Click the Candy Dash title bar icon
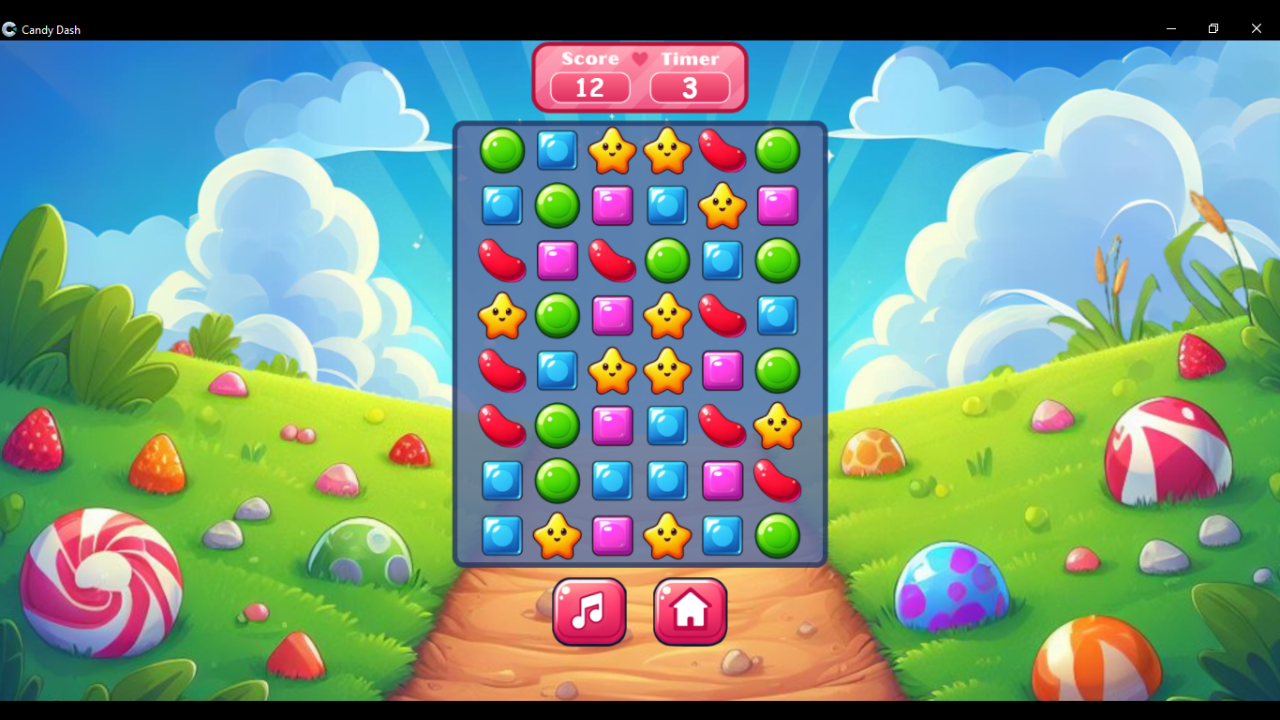Viewport: 1280px width, 720px height. [11, 29]
